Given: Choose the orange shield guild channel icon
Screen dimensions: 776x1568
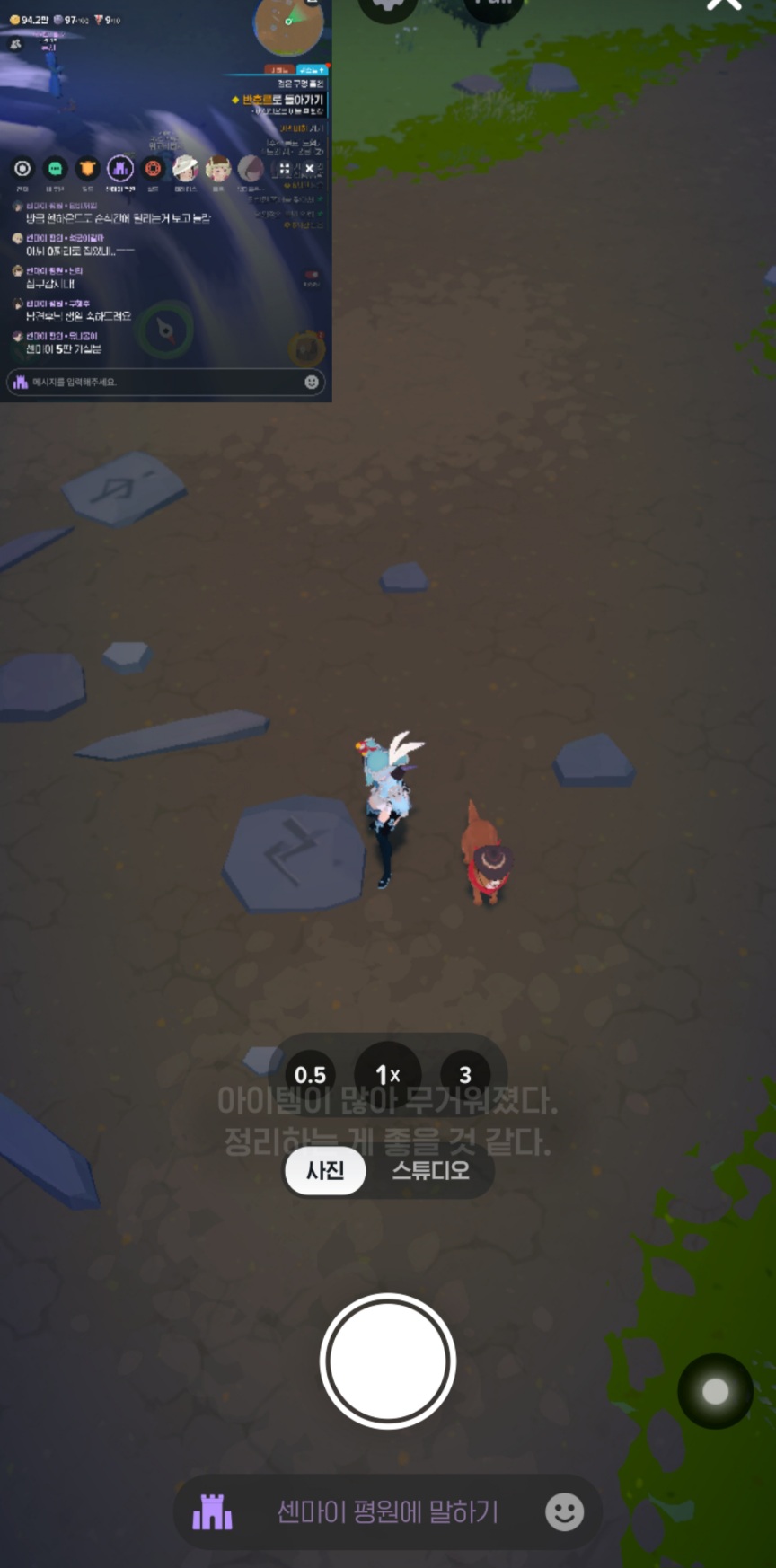Looking at the screenshot, I should tap(87, 168).
